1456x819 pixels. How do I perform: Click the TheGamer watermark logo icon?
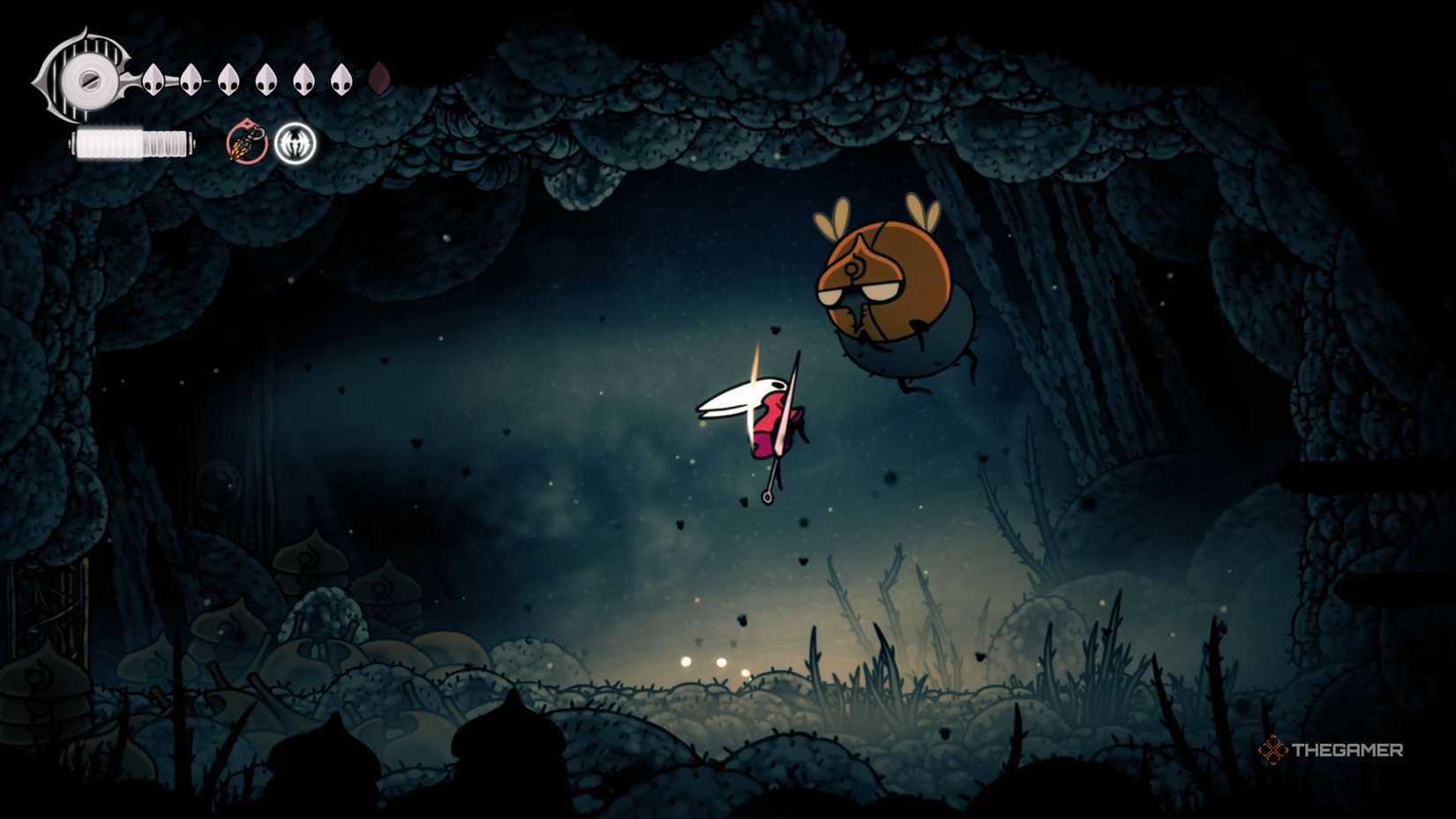click(x=1273, y=750)
